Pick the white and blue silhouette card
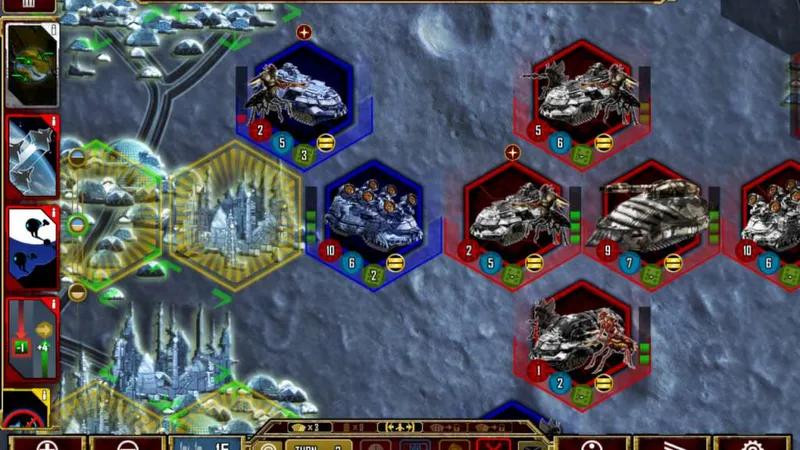 click(31, 247)
